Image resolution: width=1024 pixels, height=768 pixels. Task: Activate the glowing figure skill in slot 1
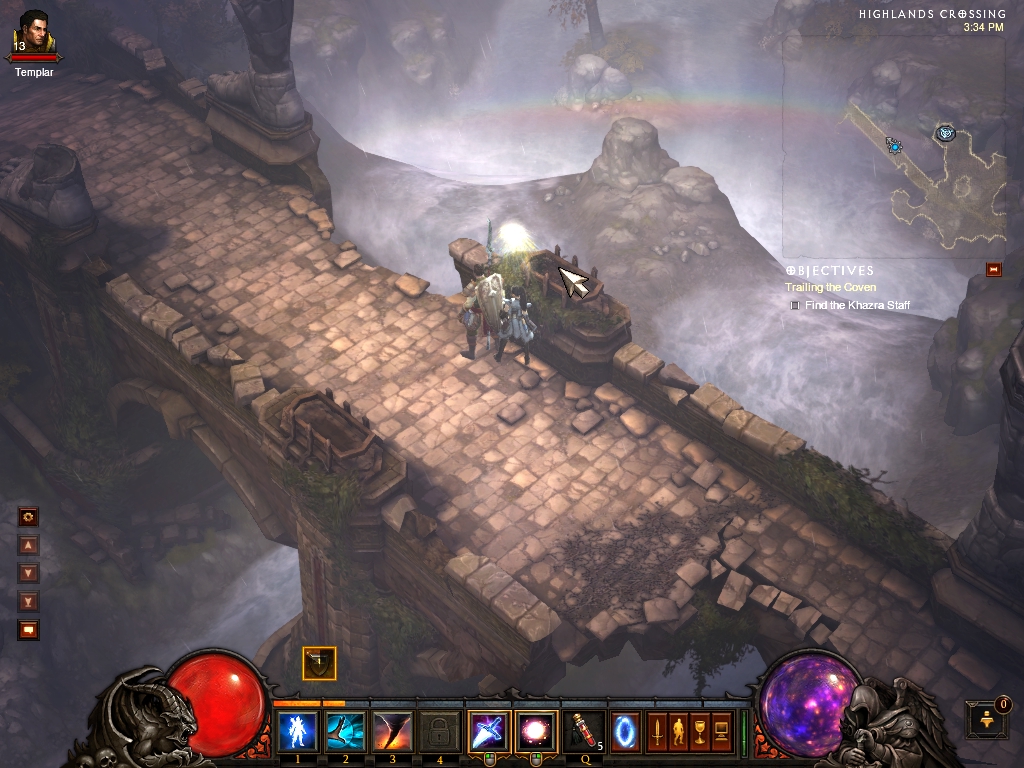(297, 731)
